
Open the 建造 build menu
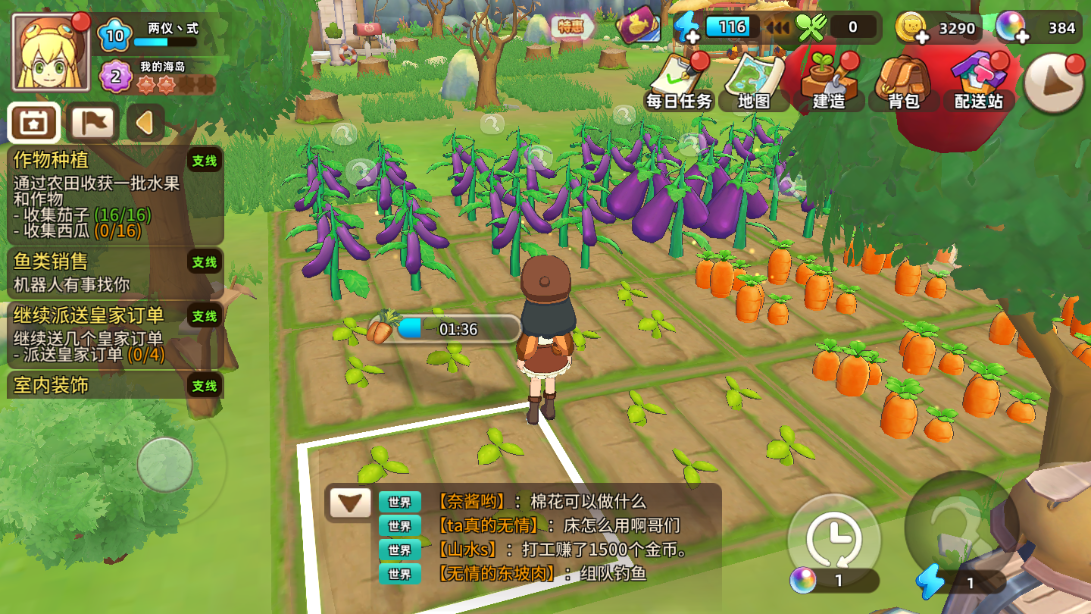coord(829,80)
